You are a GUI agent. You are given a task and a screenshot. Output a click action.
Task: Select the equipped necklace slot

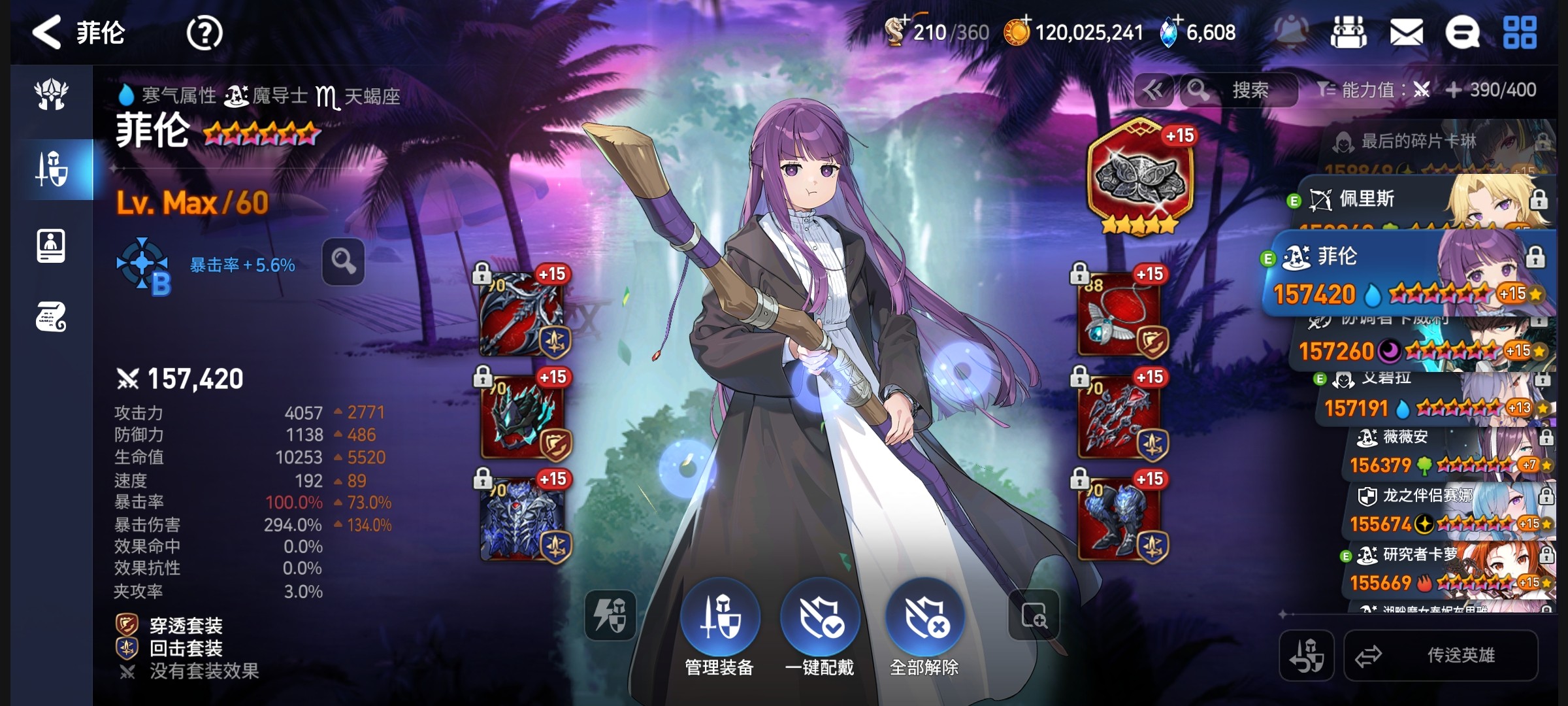pyautogui.click(x=1119, y=315)
